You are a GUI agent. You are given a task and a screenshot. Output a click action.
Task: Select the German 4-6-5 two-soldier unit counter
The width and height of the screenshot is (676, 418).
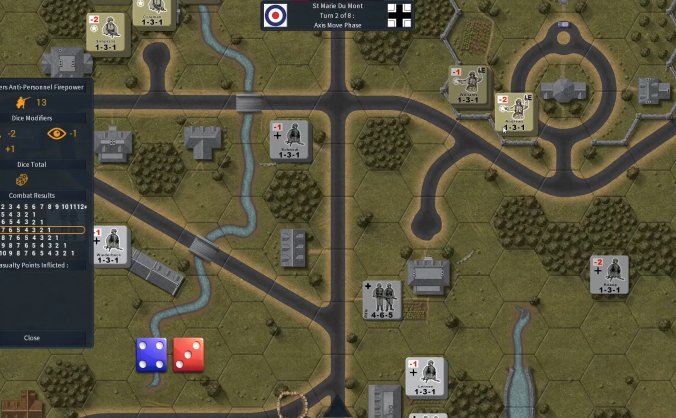tap(381, 300)
